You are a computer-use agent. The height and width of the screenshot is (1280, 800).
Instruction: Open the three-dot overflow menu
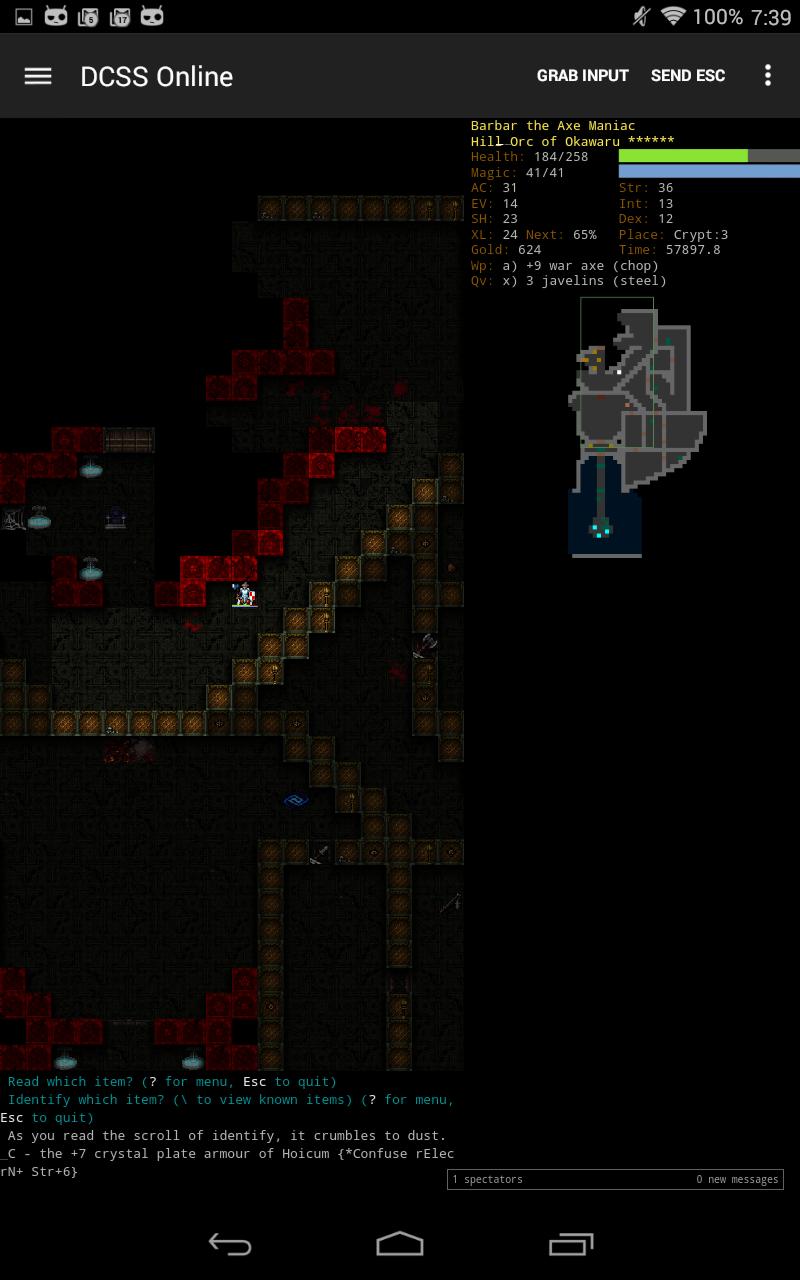click(x=768, y=76)
